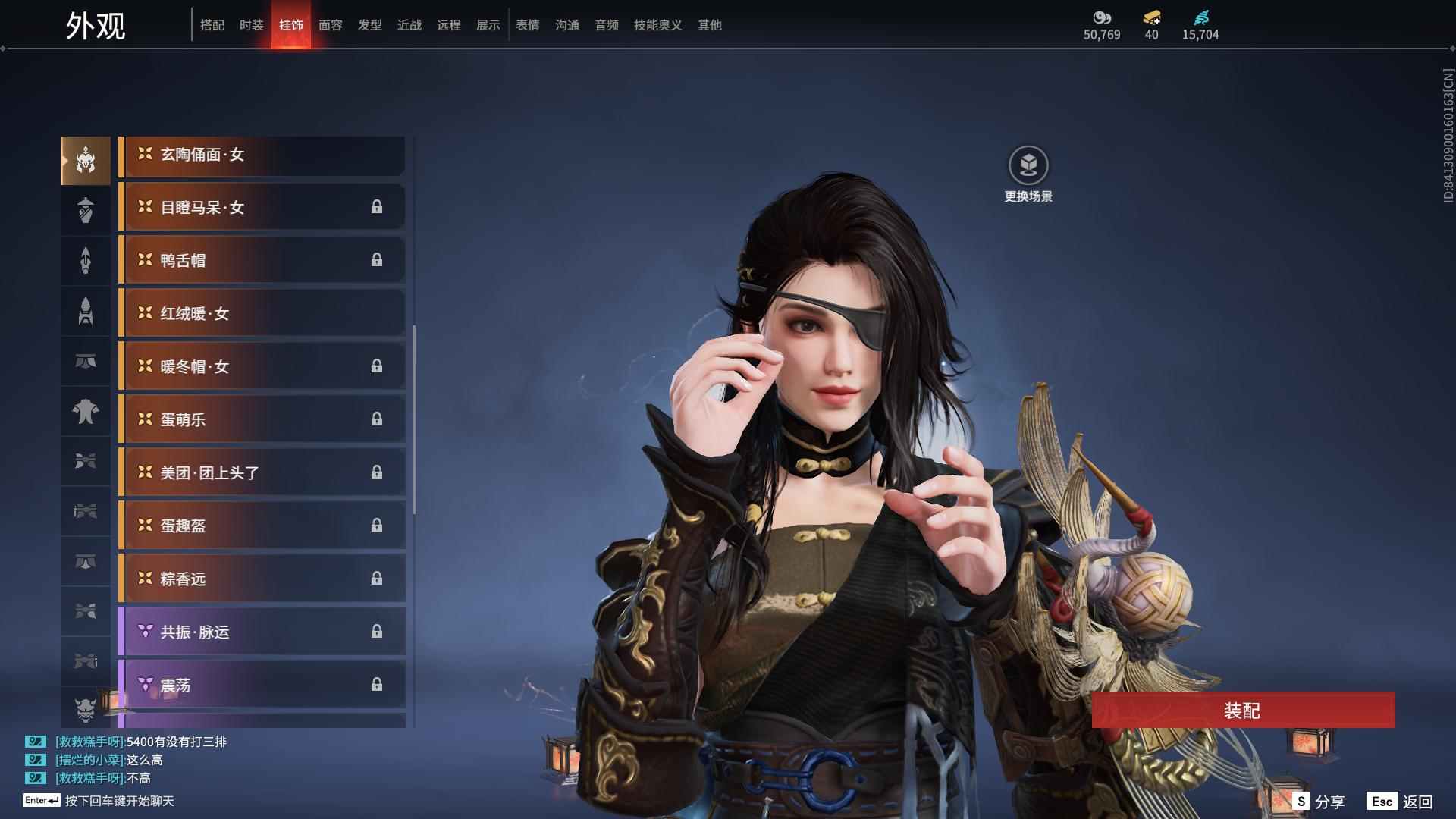Viewport: 1456px width, 819px height.
Task: Select the 红绒暖·女 list entry
Action: click(262, 314)
